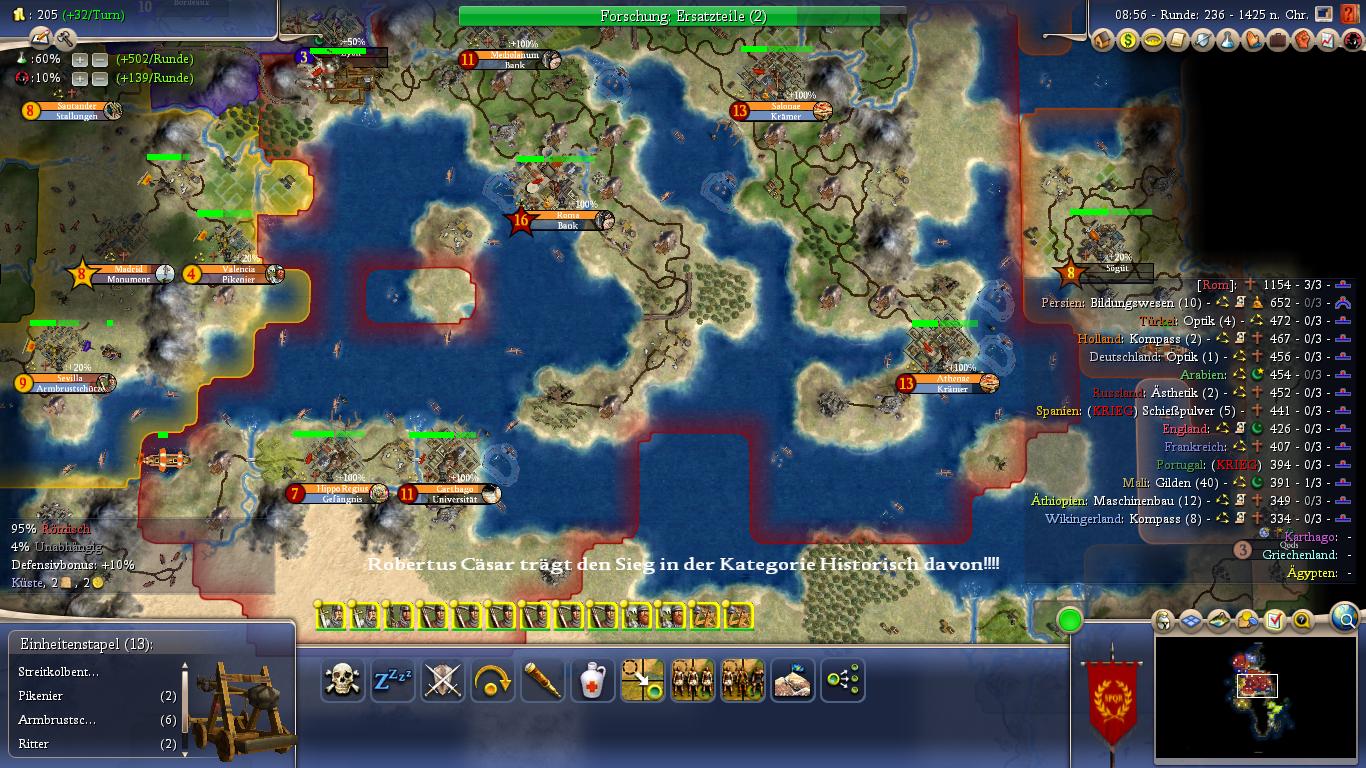Click the green end turn button
This screenshot has height=768, width=1366.
(1070, 620)
